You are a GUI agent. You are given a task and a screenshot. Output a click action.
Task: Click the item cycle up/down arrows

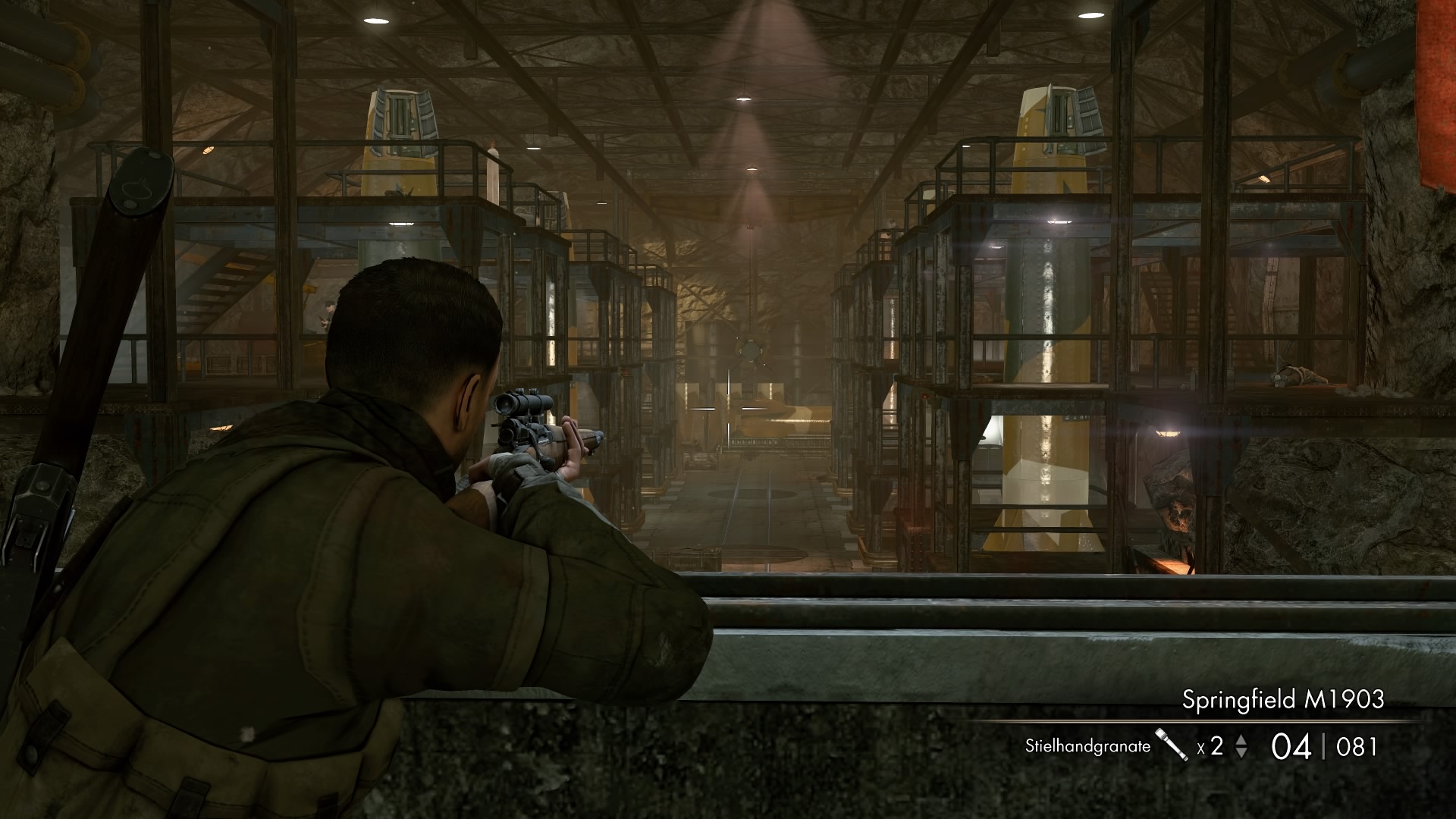pos(1241,746)
